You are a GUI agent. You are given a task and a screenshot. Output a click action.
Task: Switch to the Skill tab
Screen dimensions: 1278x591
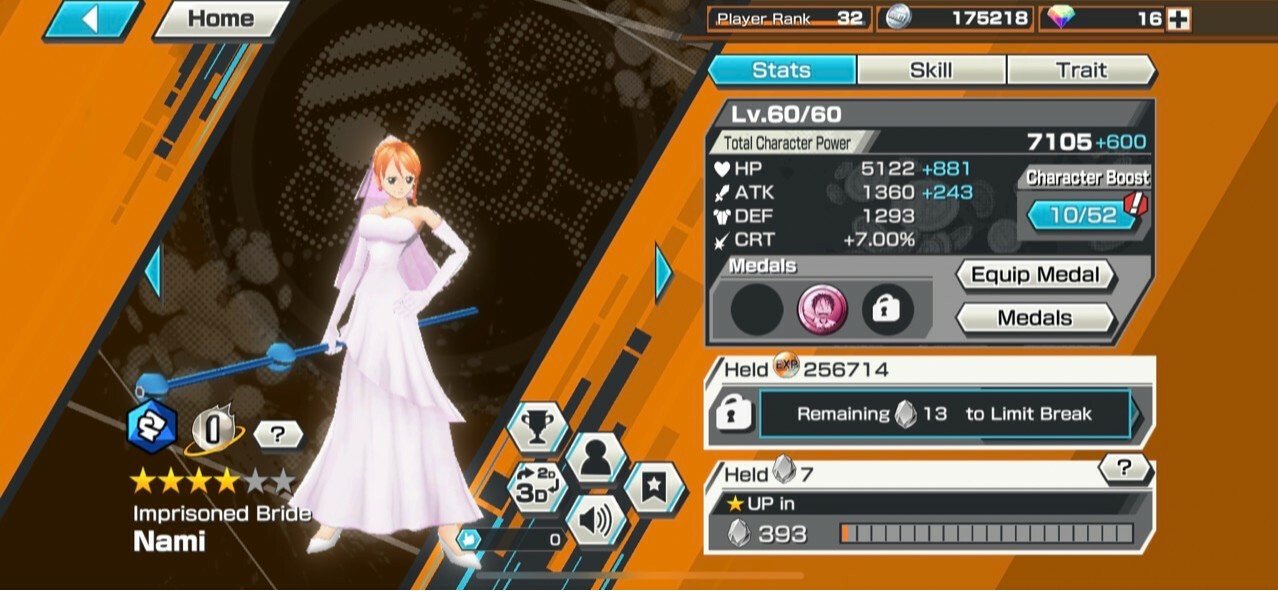(x=930, y=70)
